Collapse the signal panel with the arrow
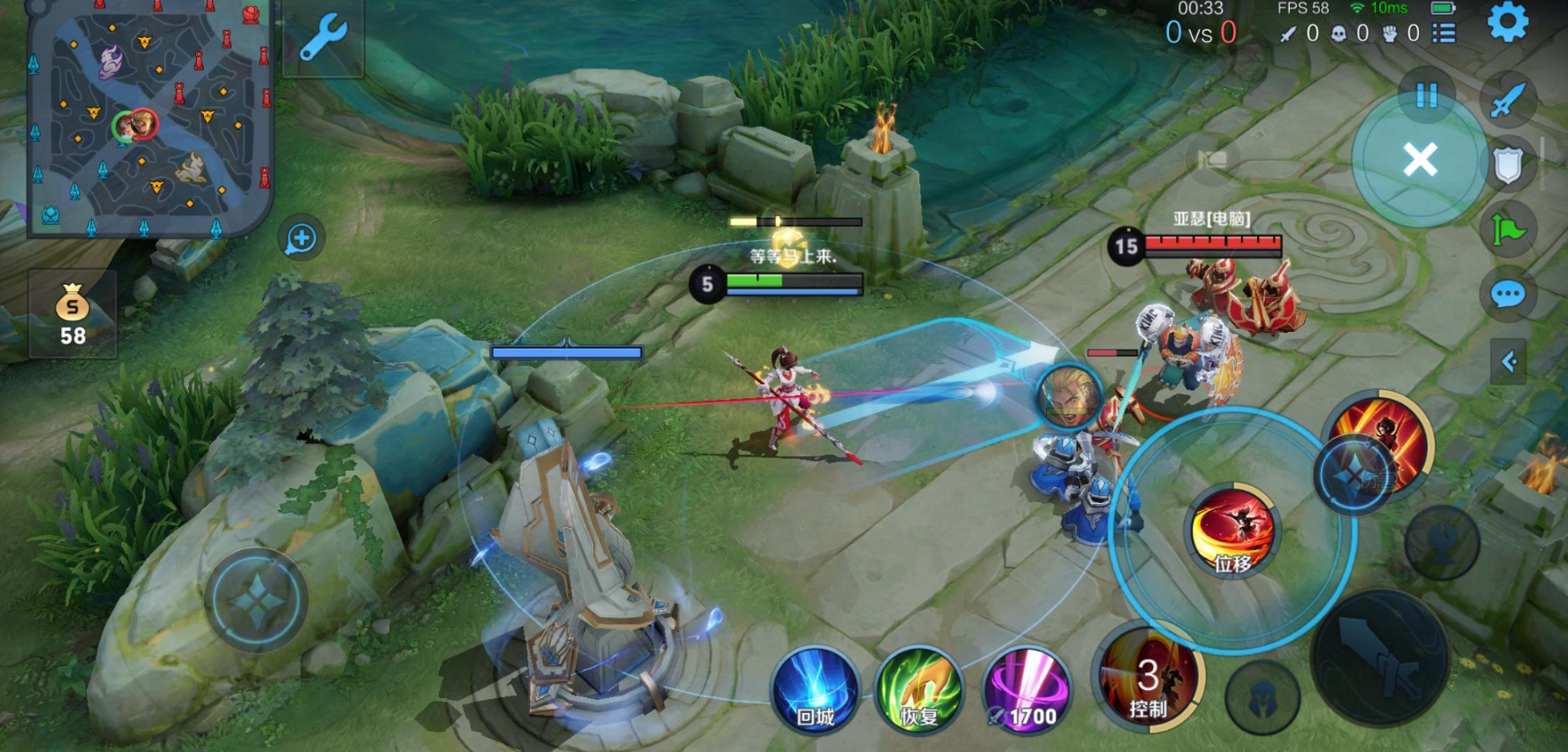Viewport: 1568px width, 752px height. [1508, 361]
